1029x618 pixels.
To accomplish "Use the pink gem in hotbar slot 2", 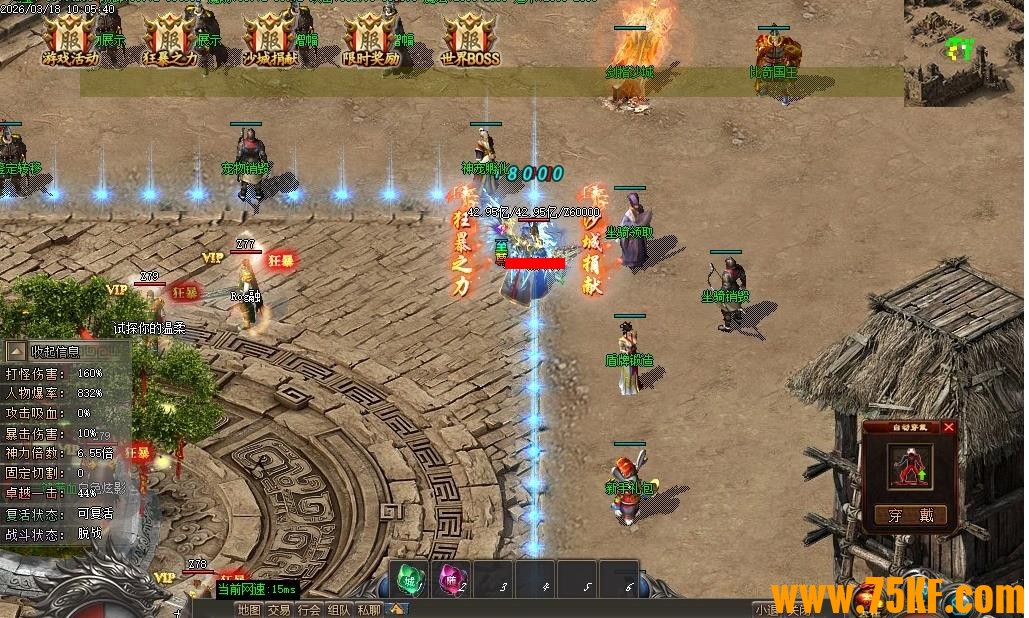I will coord(450,579).
